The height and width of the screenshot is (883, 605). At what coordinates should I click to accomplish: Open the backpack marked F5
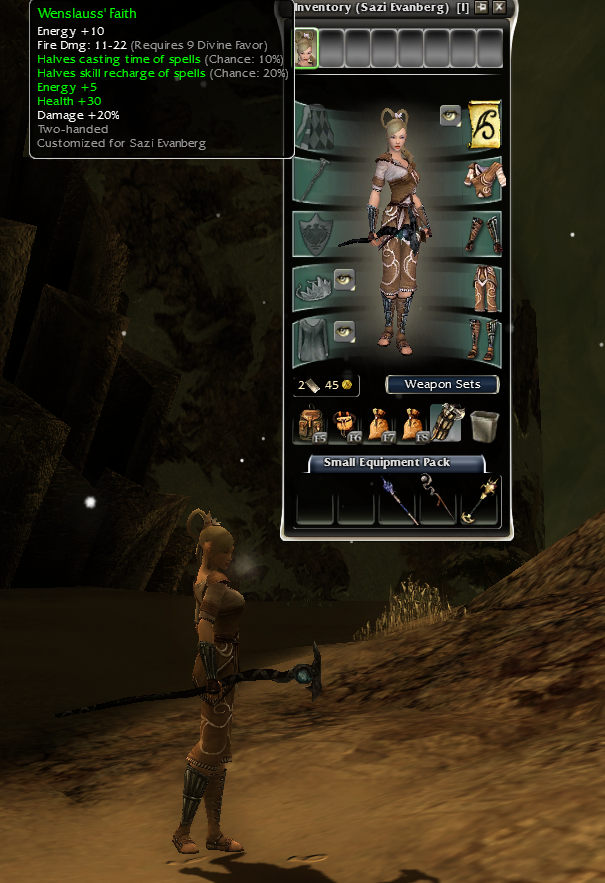308,425
